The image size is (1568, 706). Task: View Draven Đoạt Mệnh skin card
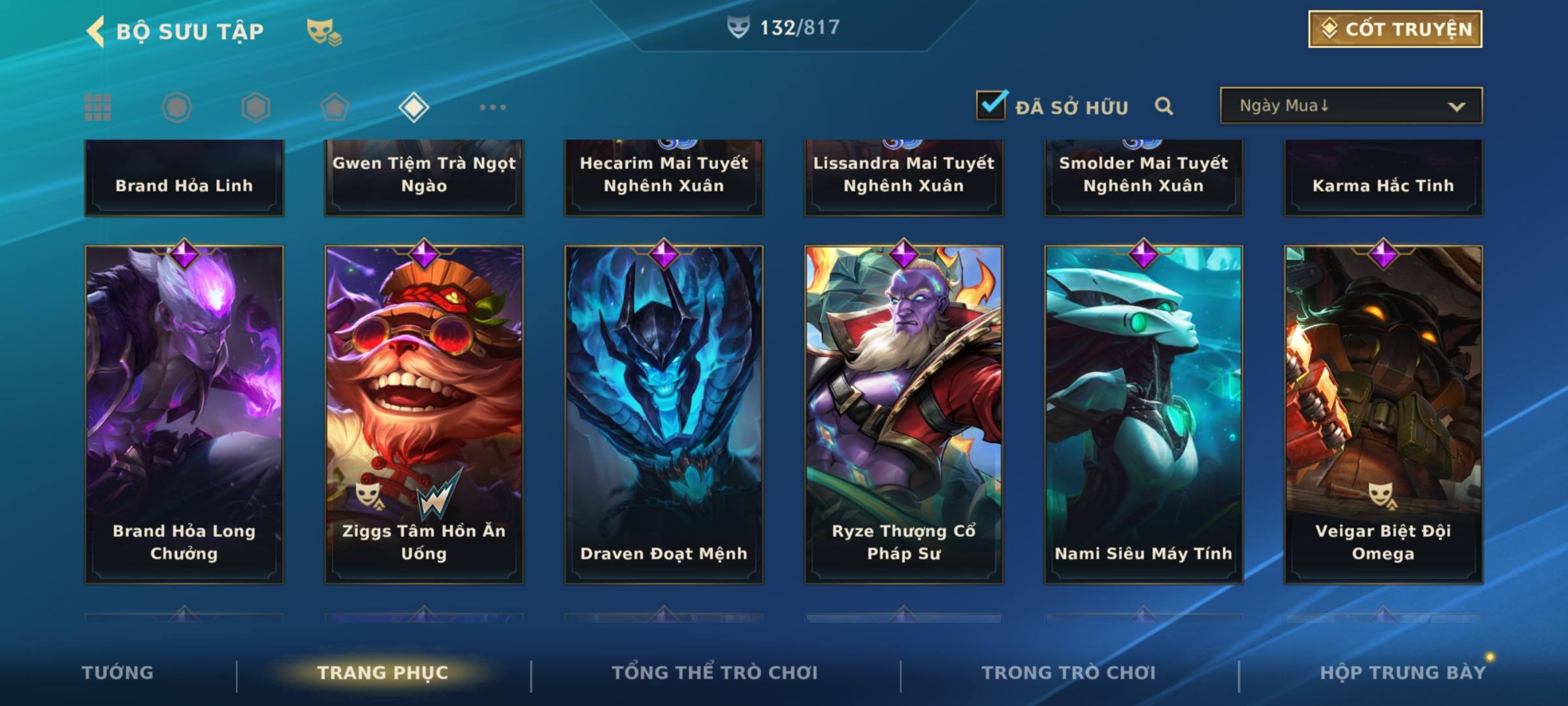pos(664,414)
